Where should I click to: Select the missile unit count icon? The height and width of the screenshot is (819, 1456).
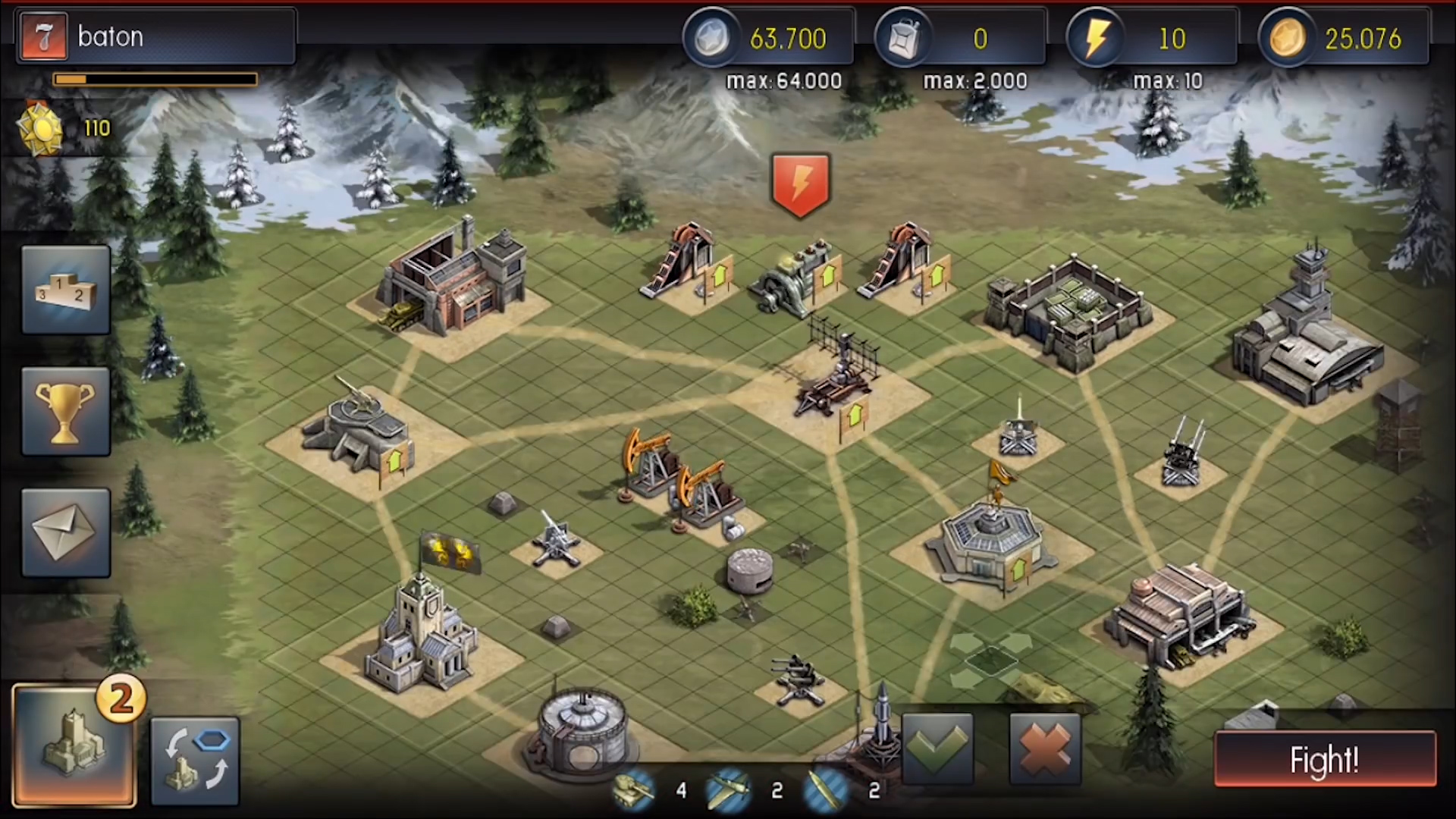(826, 790)
